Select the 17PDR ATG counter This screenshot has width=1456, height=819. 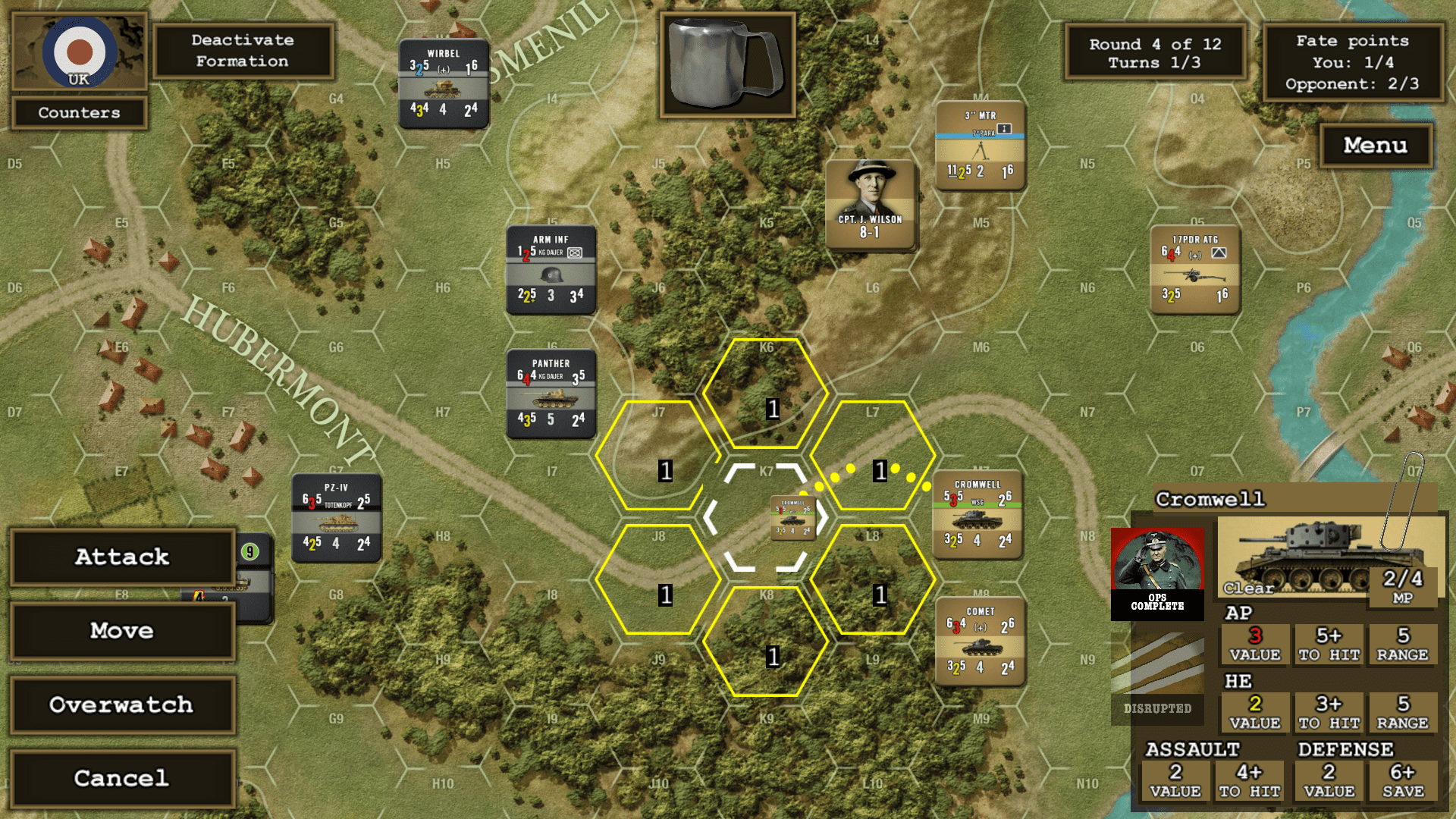point(1194,270)
